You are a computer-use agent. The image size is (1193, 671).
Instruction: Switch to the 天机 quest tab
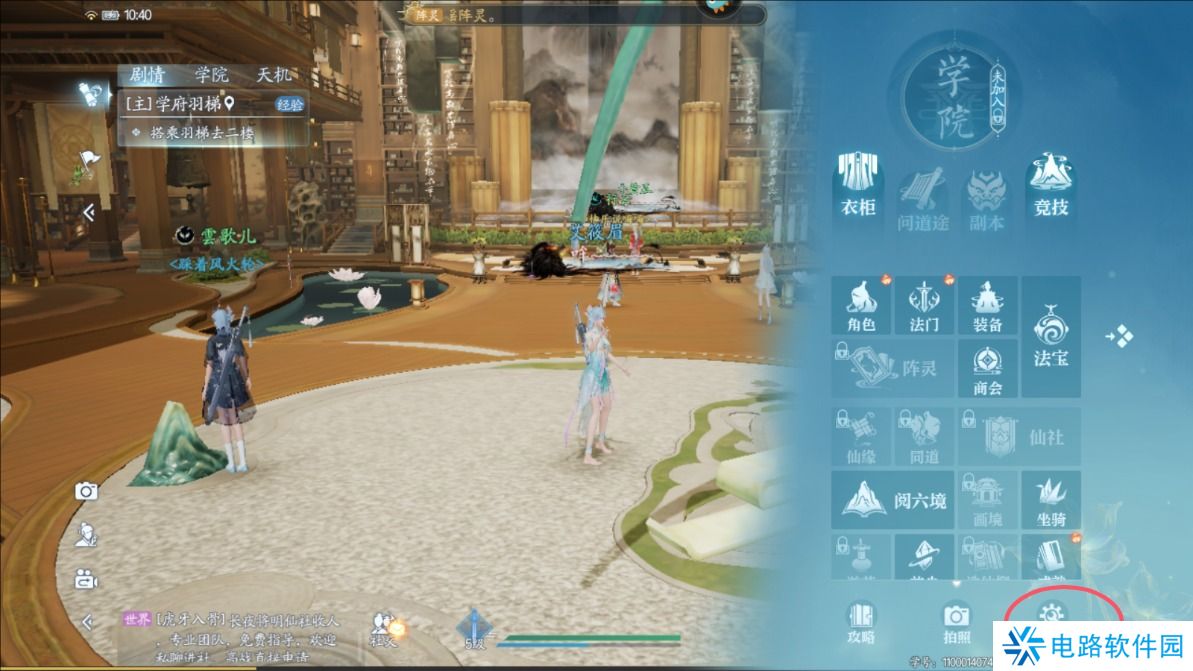(274, 75)
